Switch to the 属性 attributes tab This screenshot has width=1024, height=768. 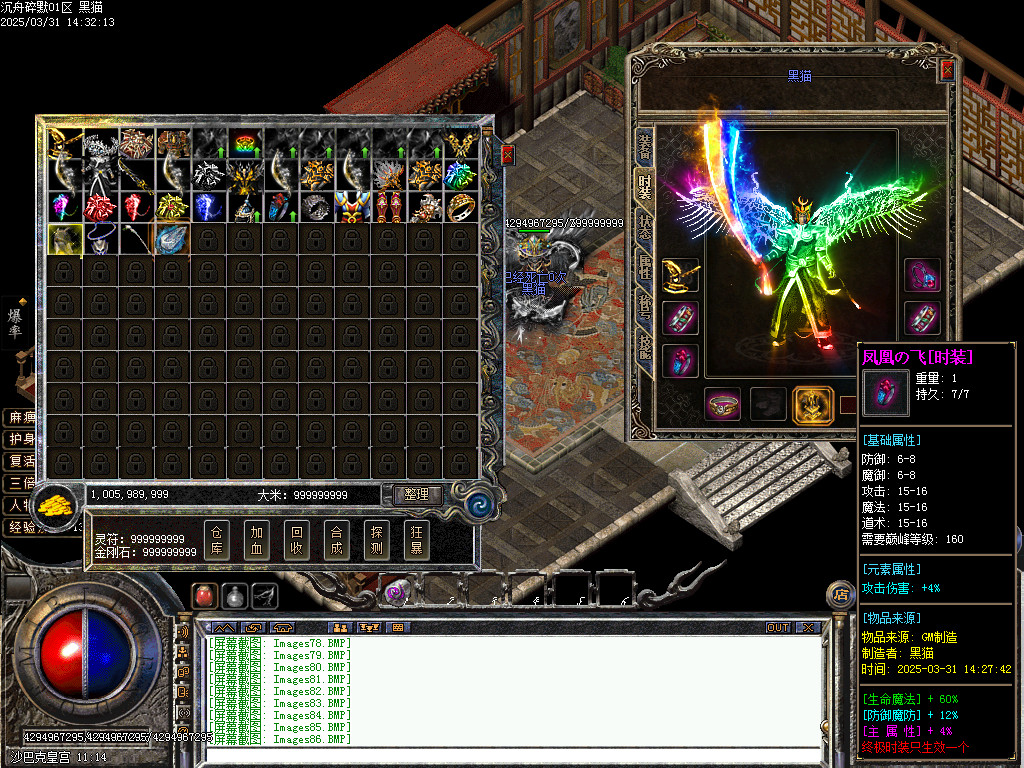645,271
